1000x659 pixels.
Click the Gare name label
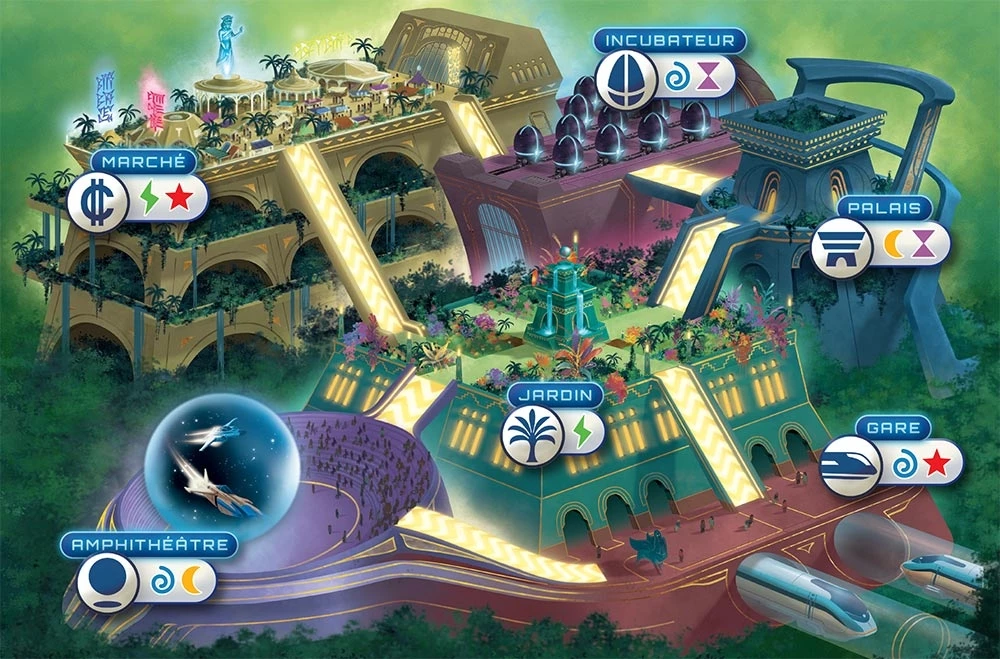(893, 428)
